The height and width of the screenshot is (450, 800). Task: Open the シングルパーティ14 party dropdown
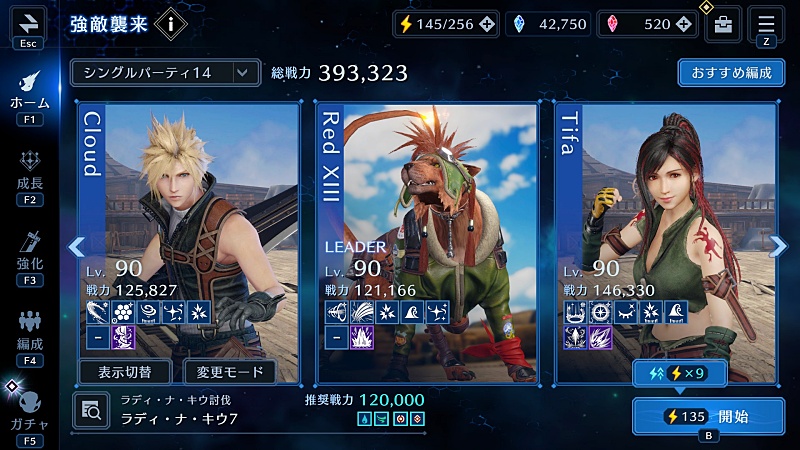(165, 72)
